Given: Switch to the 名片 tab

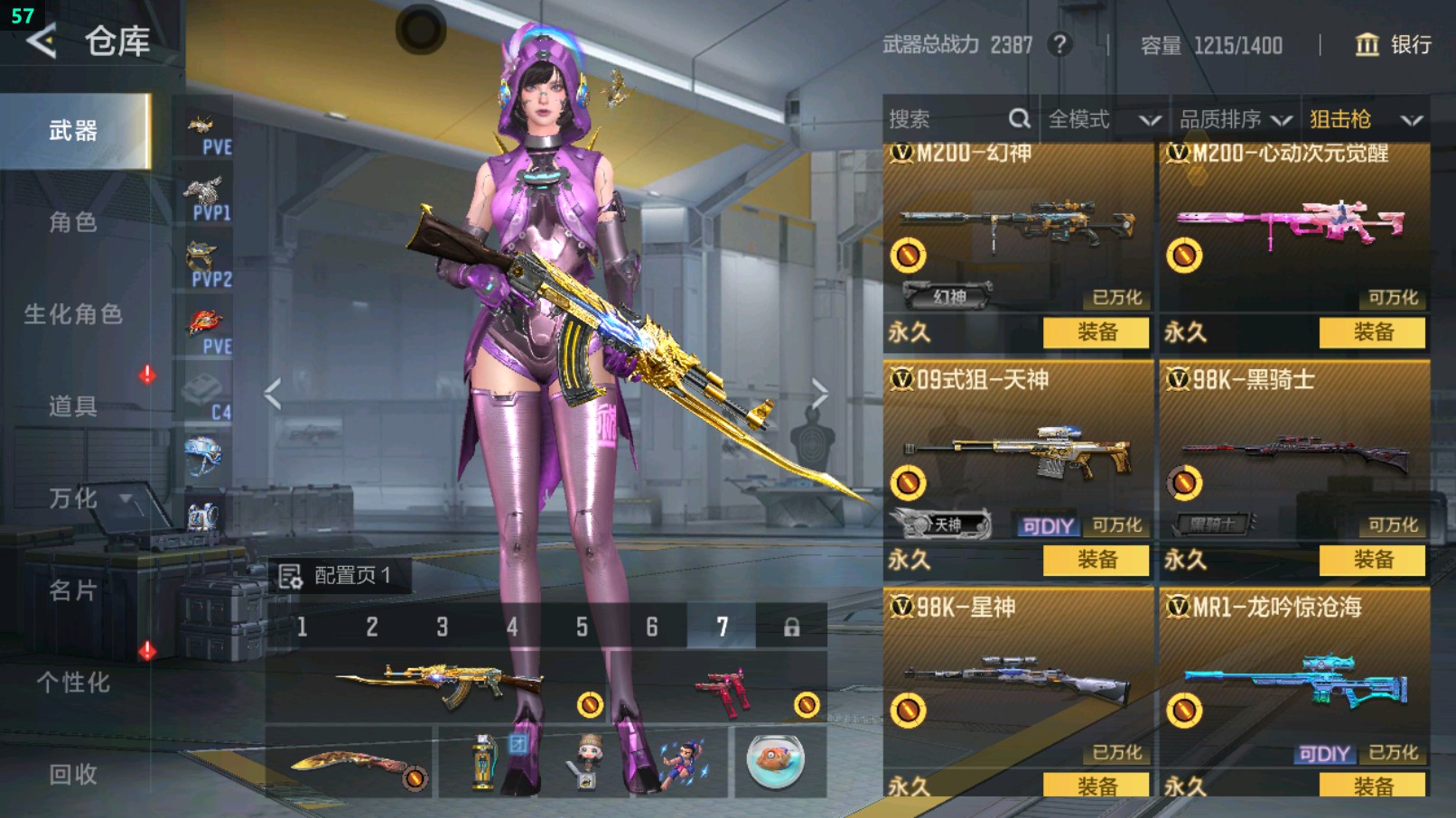Looking at the screenshot, I should (x=73, y=590).
